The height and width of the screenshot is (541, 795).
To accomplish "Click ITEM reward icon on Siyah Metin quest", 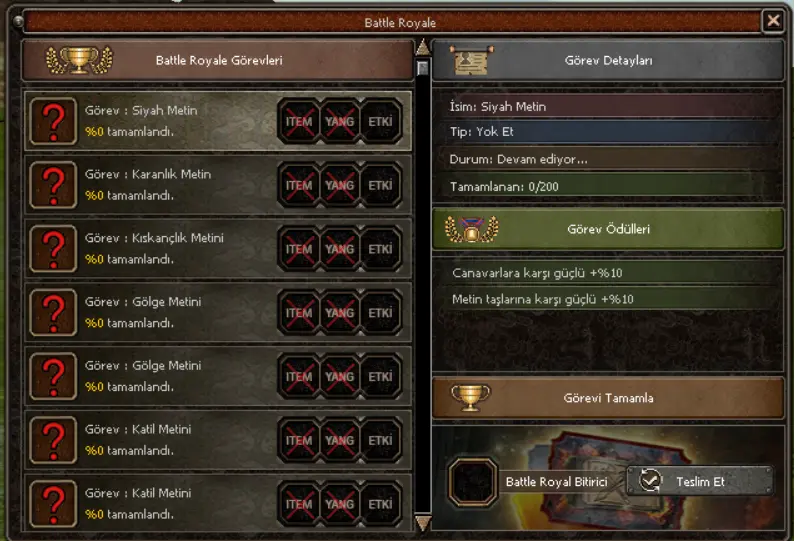I will point(299,122).
